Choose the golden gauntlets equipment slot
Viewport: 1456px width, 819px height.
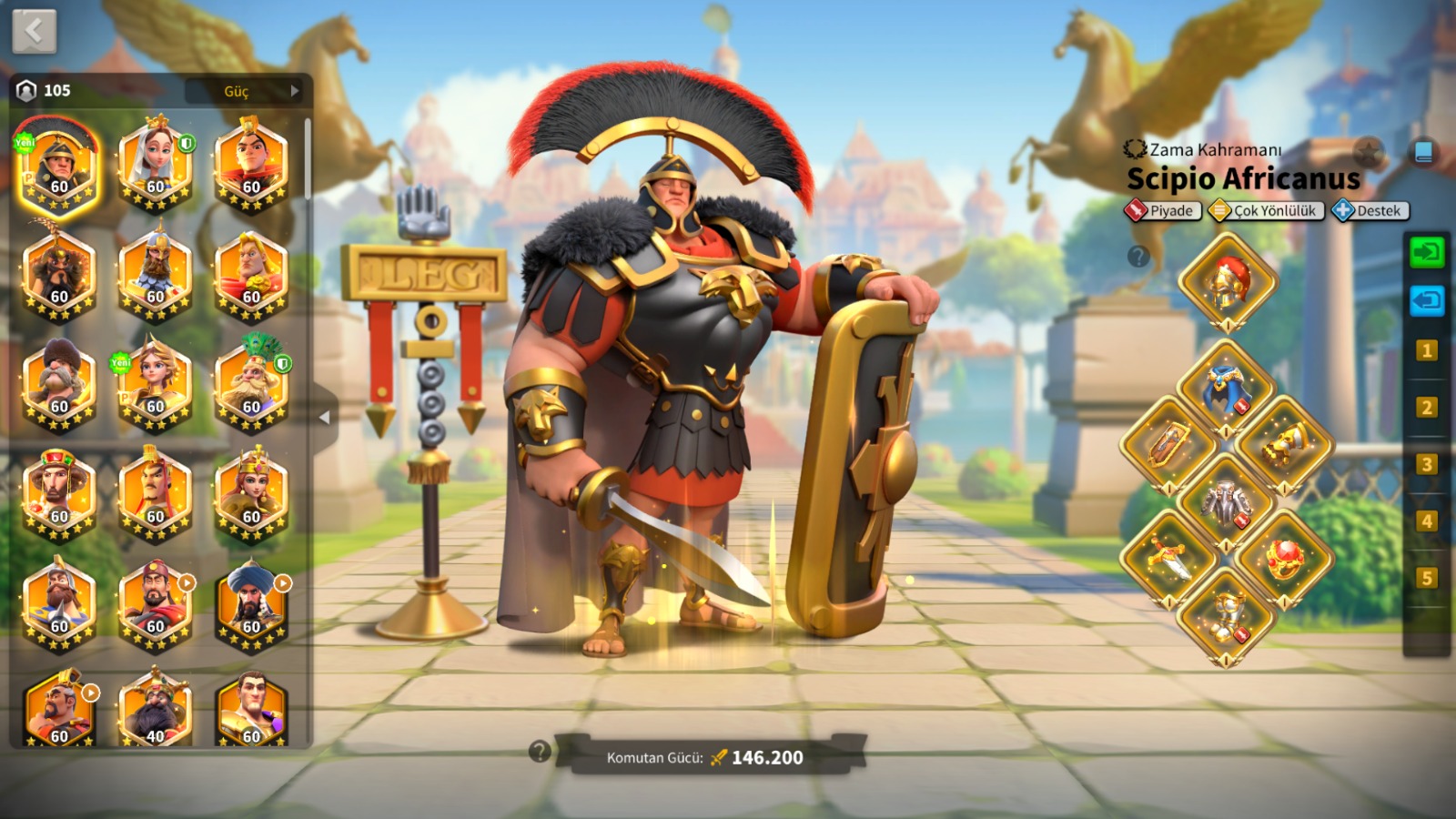1284,445
